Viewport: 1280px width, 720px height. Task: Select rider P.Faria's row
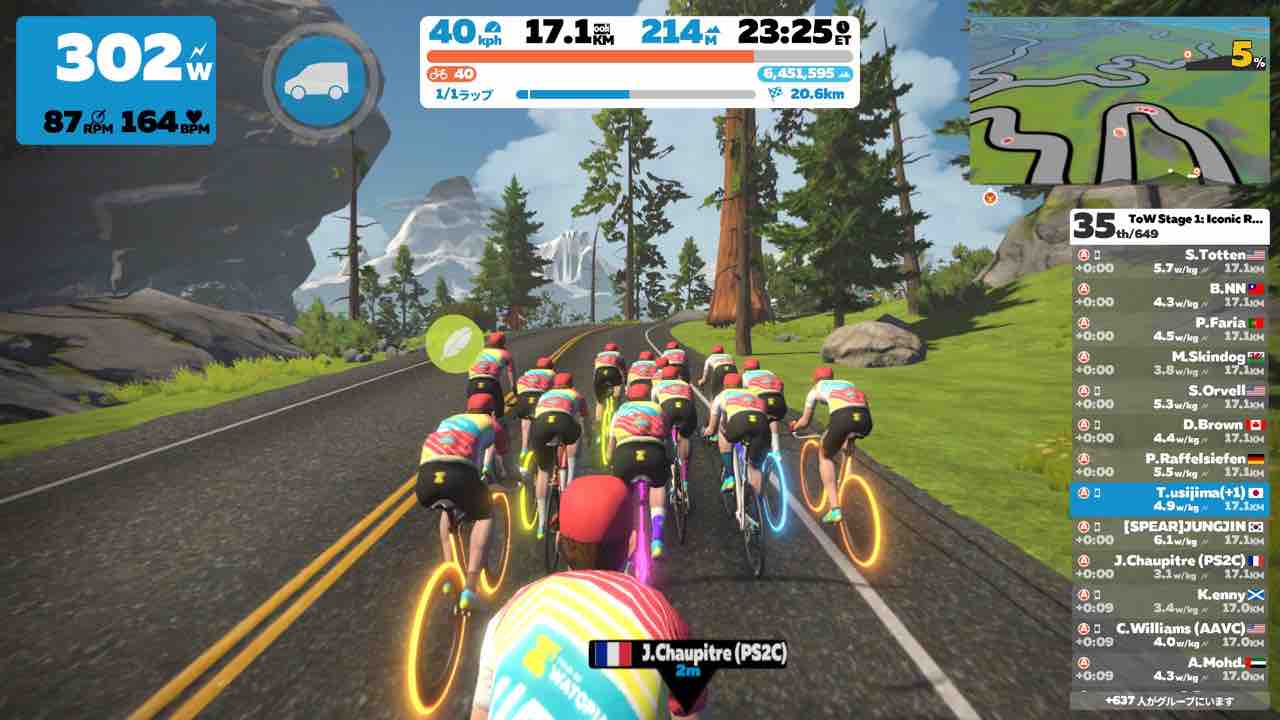(1169, 330)
